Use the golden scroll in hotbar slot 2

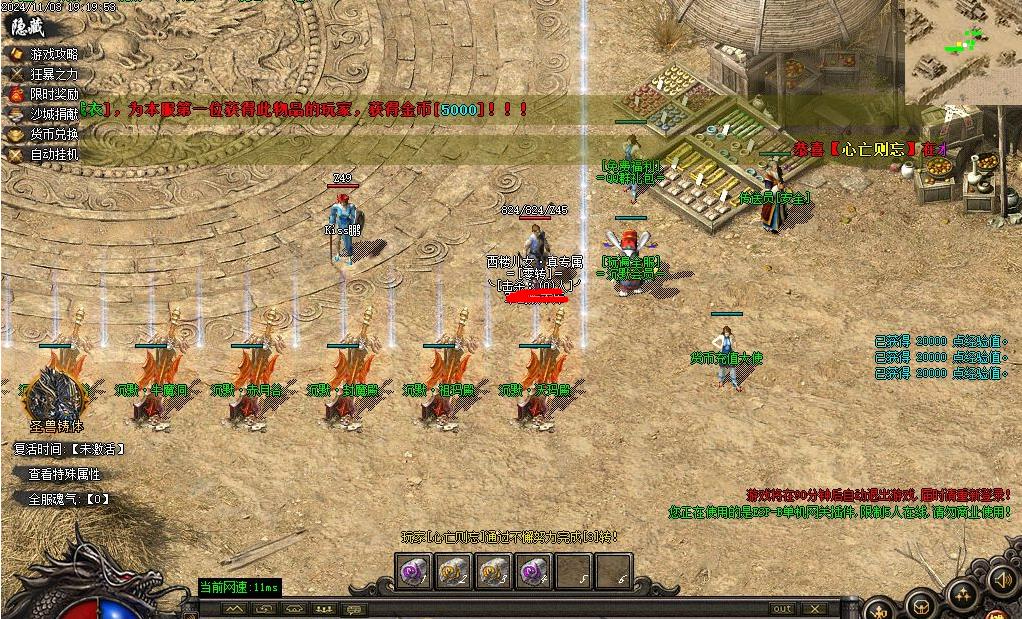point(454,572)
